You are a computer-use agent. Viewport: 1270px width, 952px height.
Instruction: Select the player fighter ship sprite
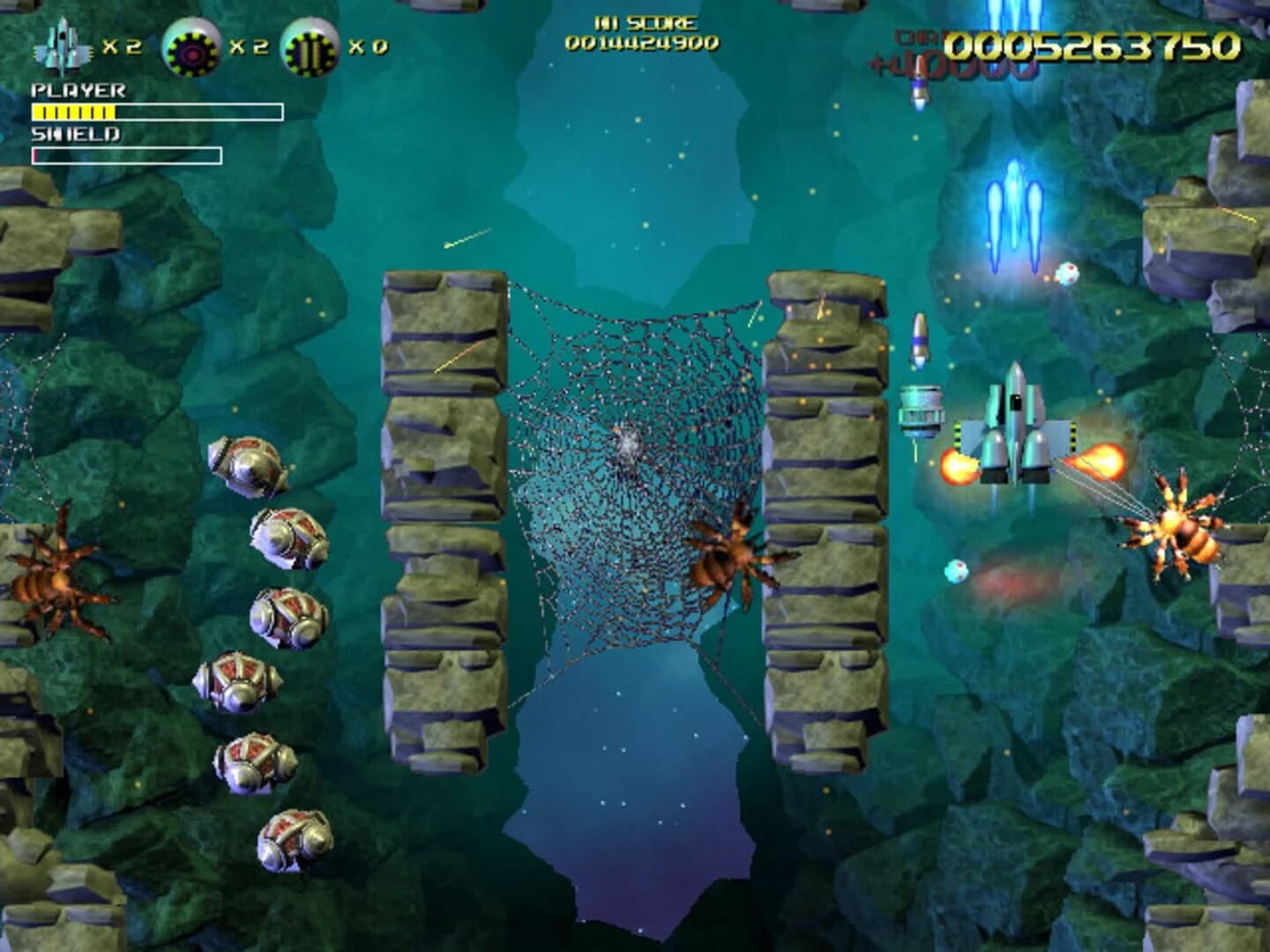1014,432
